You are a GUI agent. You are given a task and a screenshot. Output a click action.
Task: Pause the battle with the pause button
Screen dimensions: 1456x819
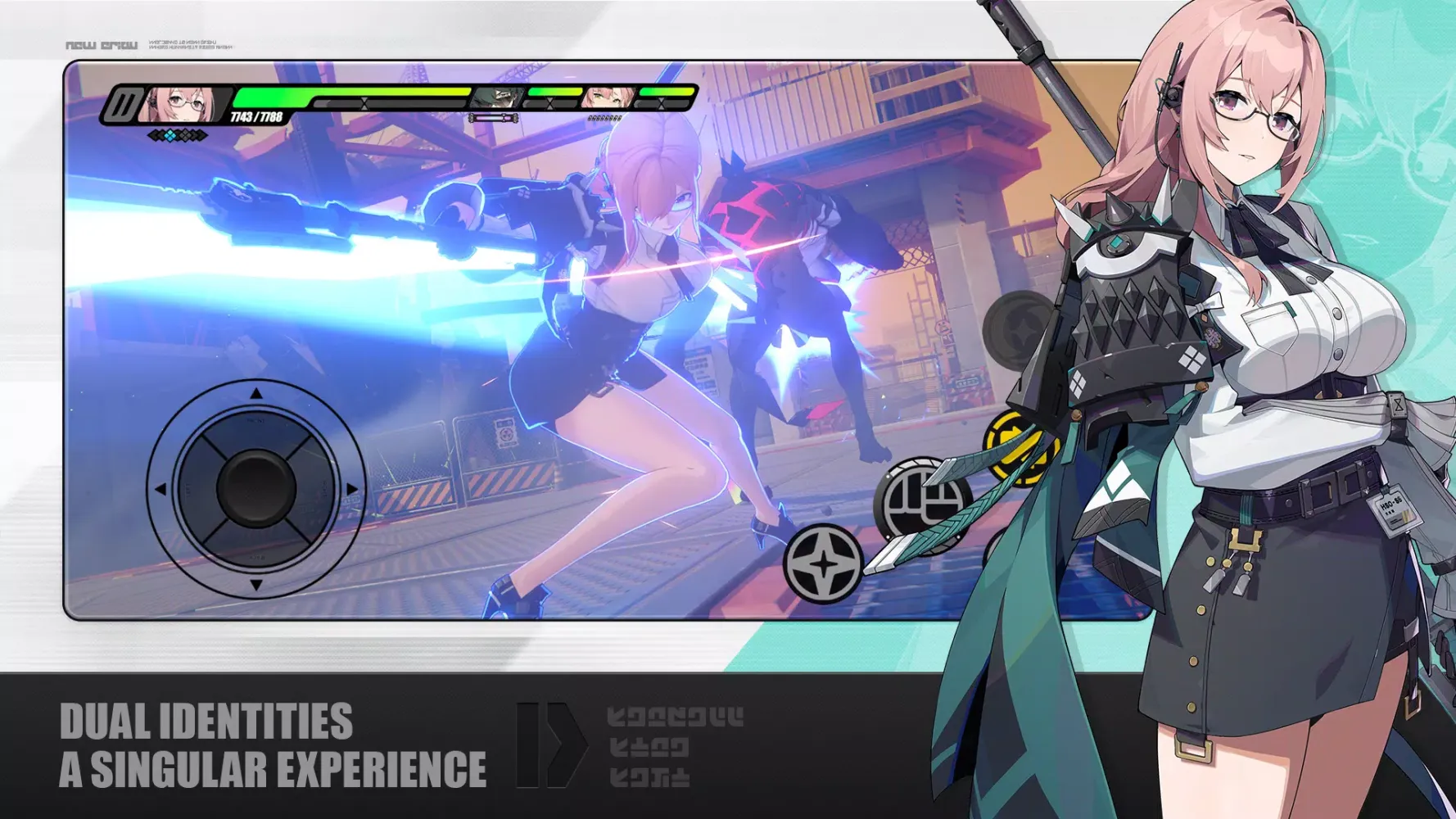click(124, 106)
